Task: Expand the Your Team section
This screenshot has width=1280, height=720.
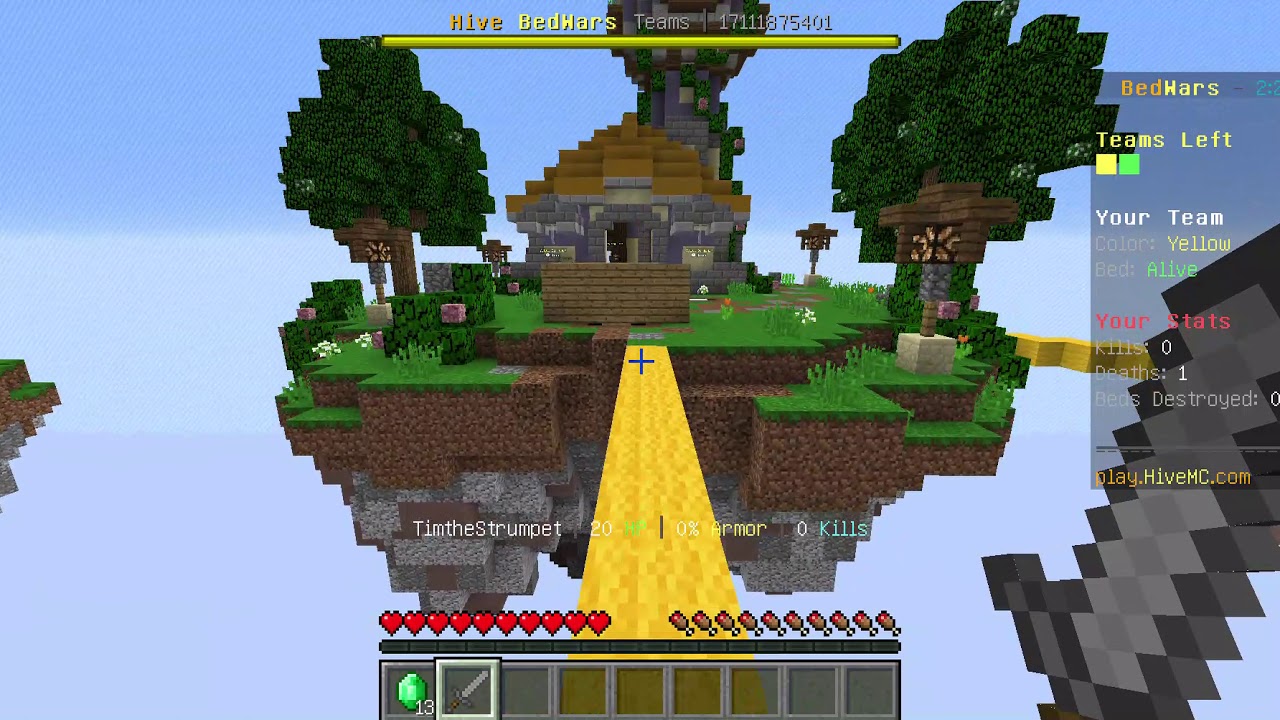Action: coord(1160,217)
